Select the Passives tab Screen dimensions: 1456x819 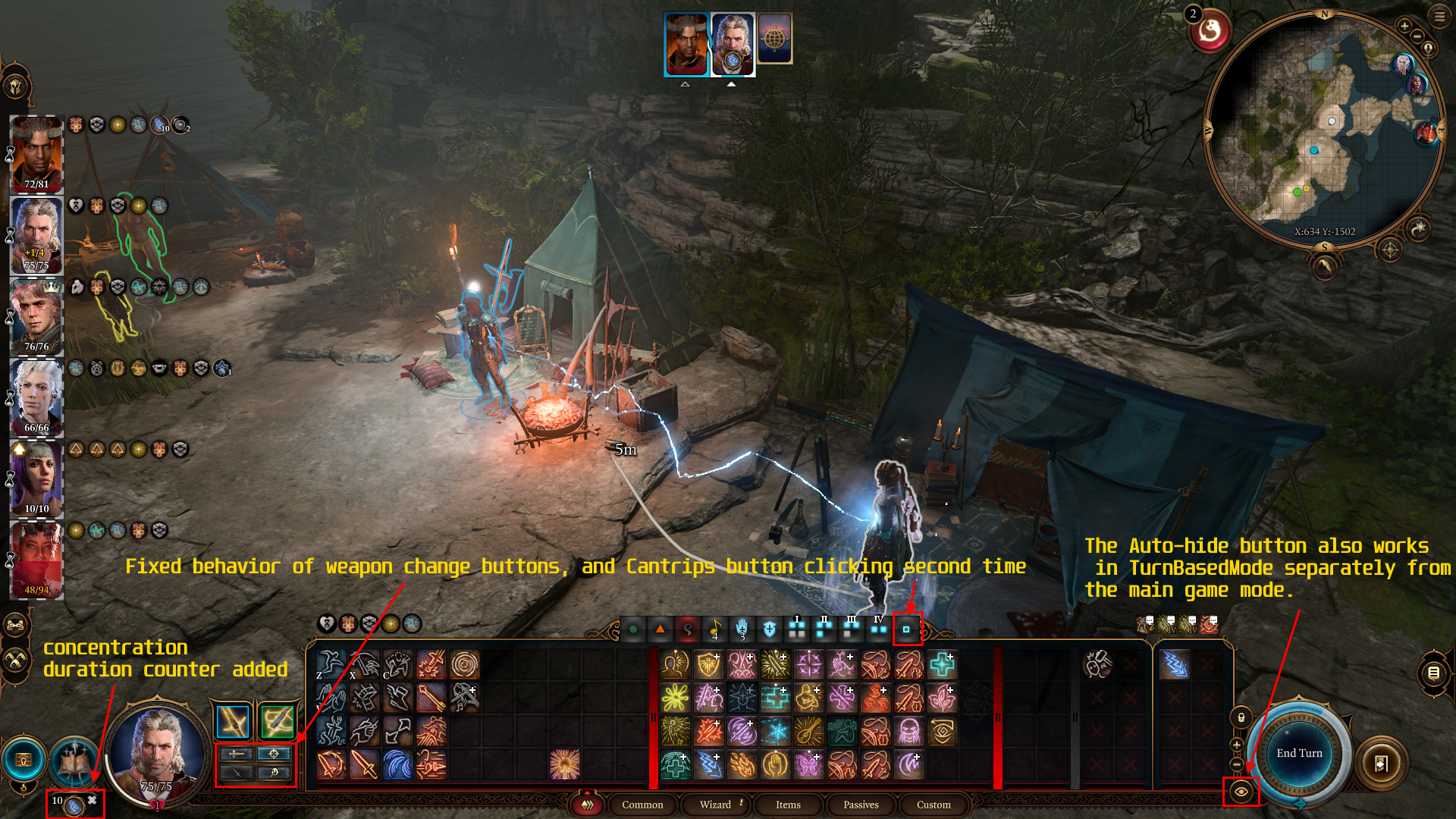861,805
